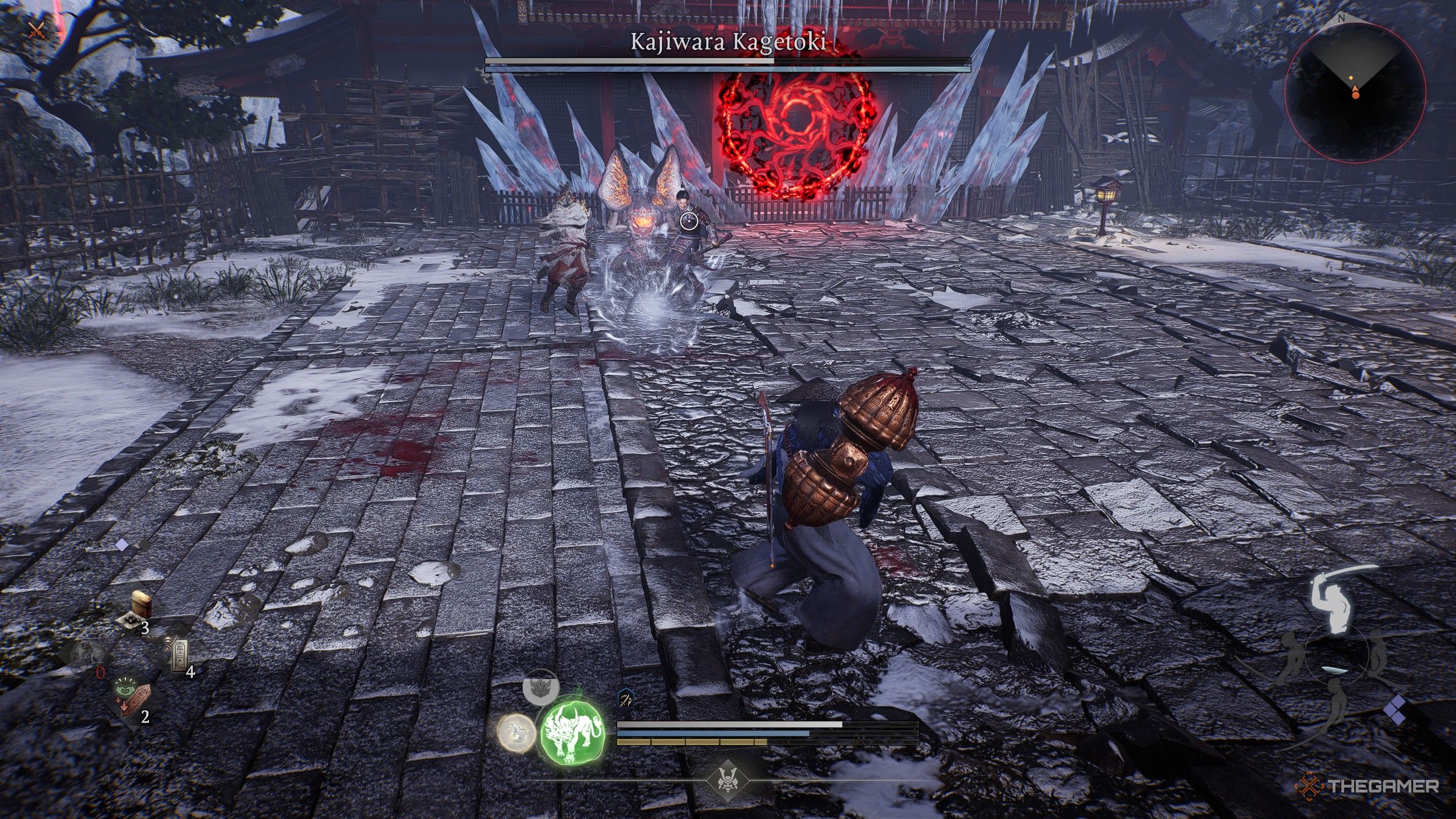Click the crossed swords combat icon

click(35, 30)
